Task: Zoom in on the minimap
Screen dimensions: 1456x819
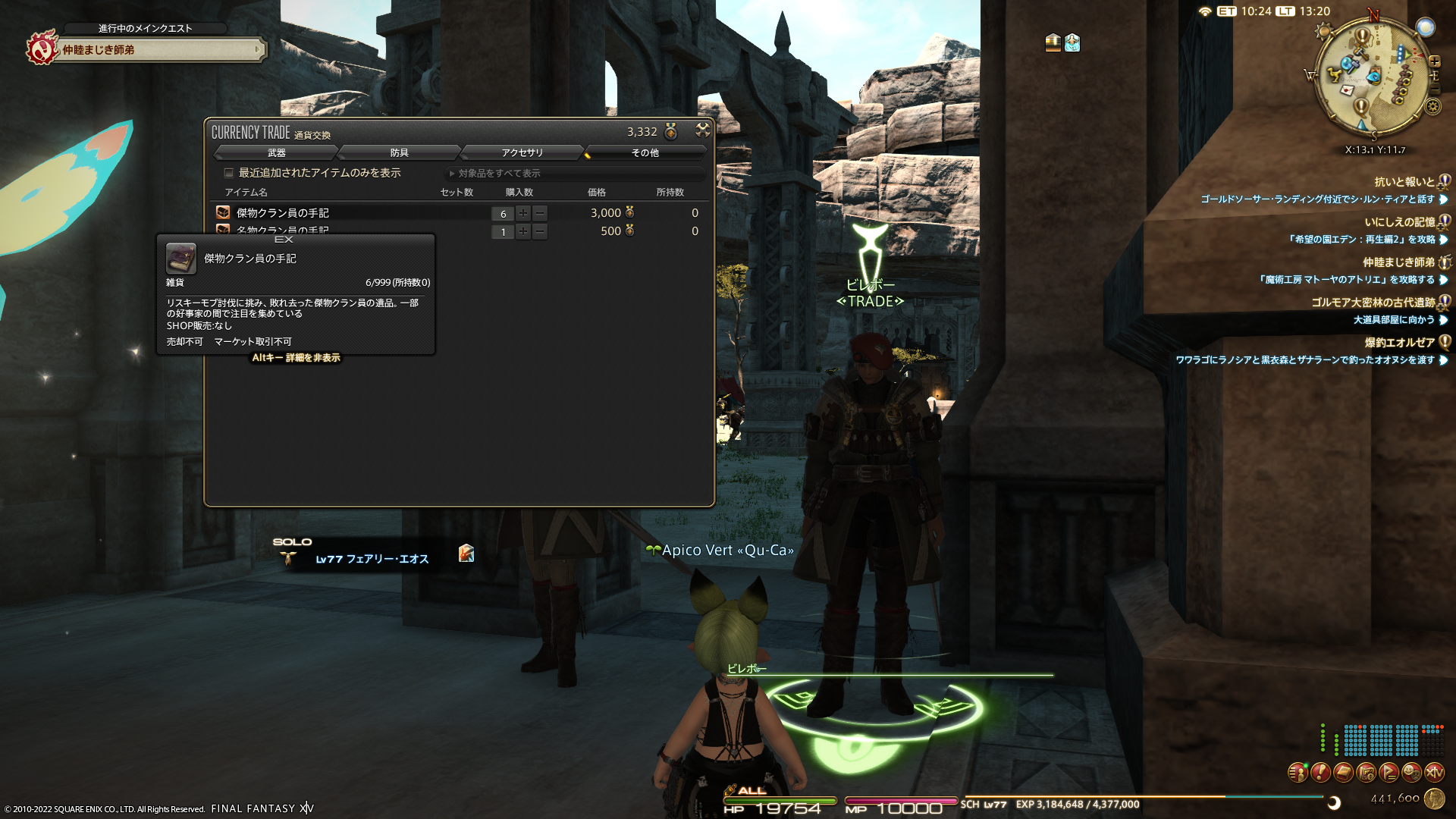Action: (x=1434, y=61)
